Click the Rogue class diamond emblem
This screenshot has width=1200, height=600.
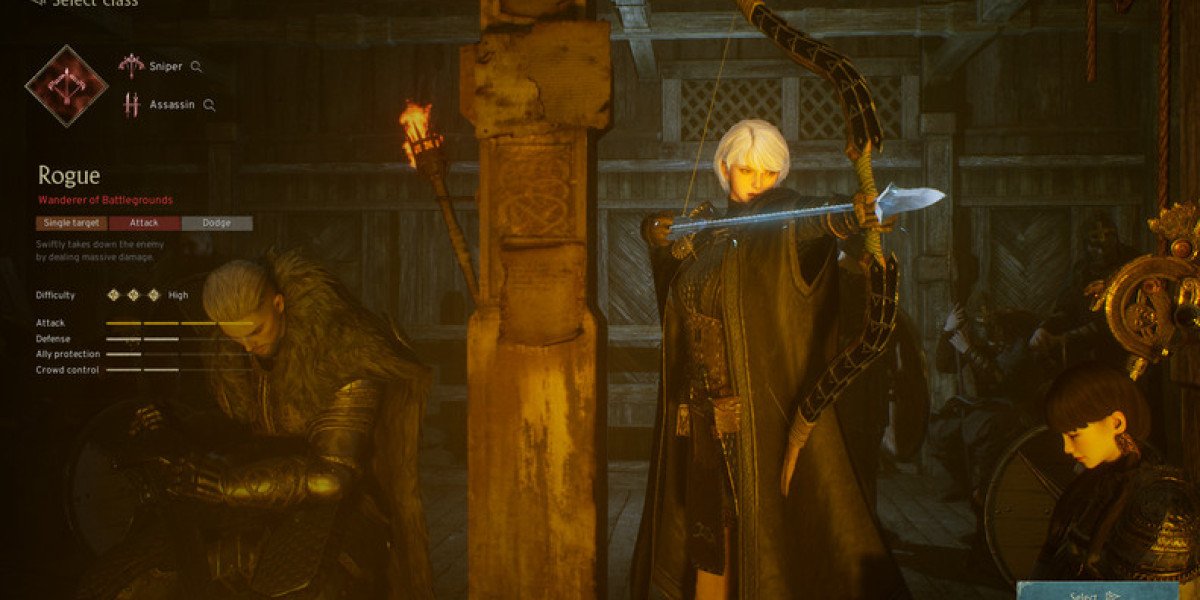click(x=67, y=85)
